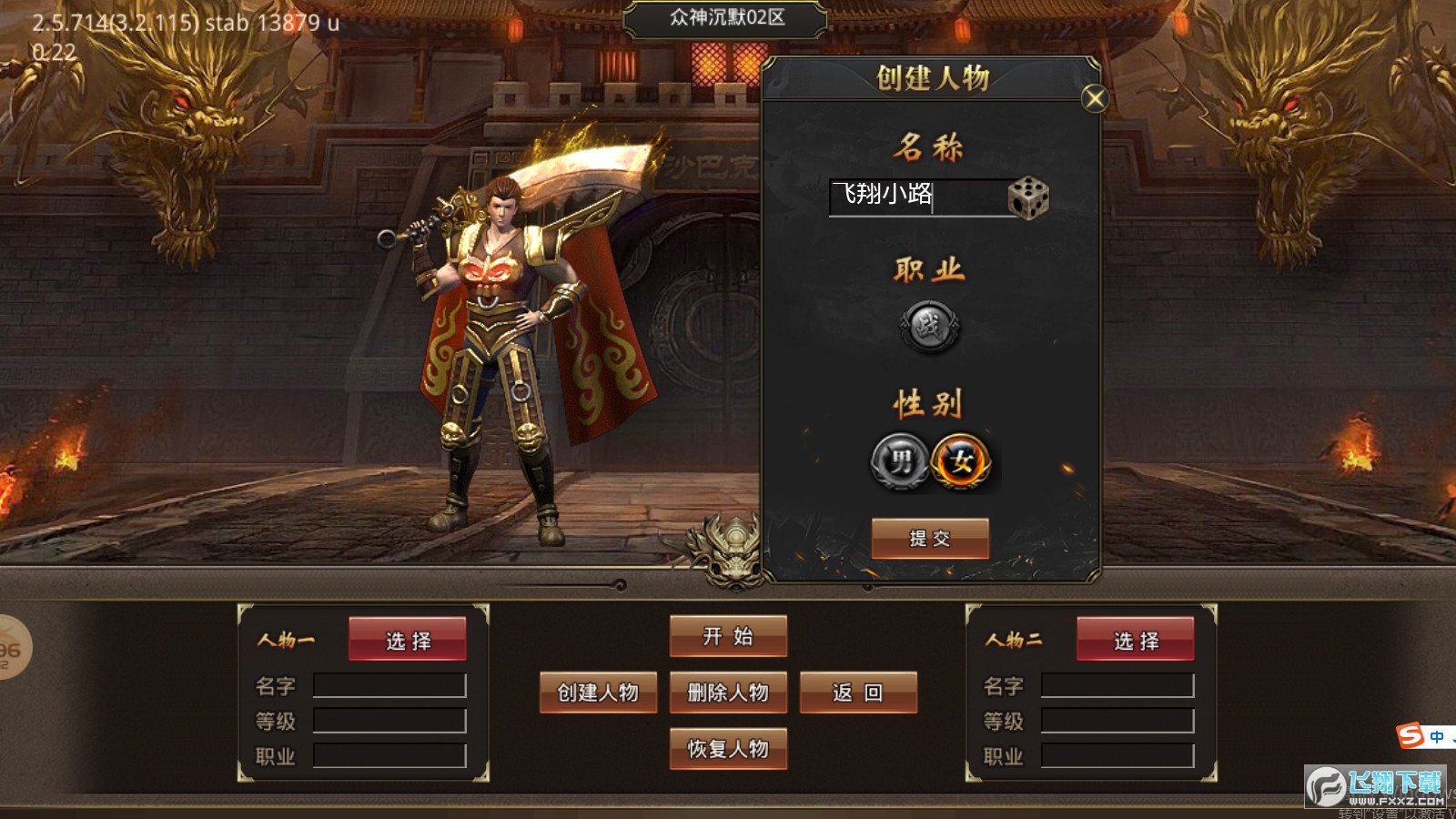Screen dimensions: 1456x819
Task: Open 创建人物 create character
Action: click(x=598, y=693)
